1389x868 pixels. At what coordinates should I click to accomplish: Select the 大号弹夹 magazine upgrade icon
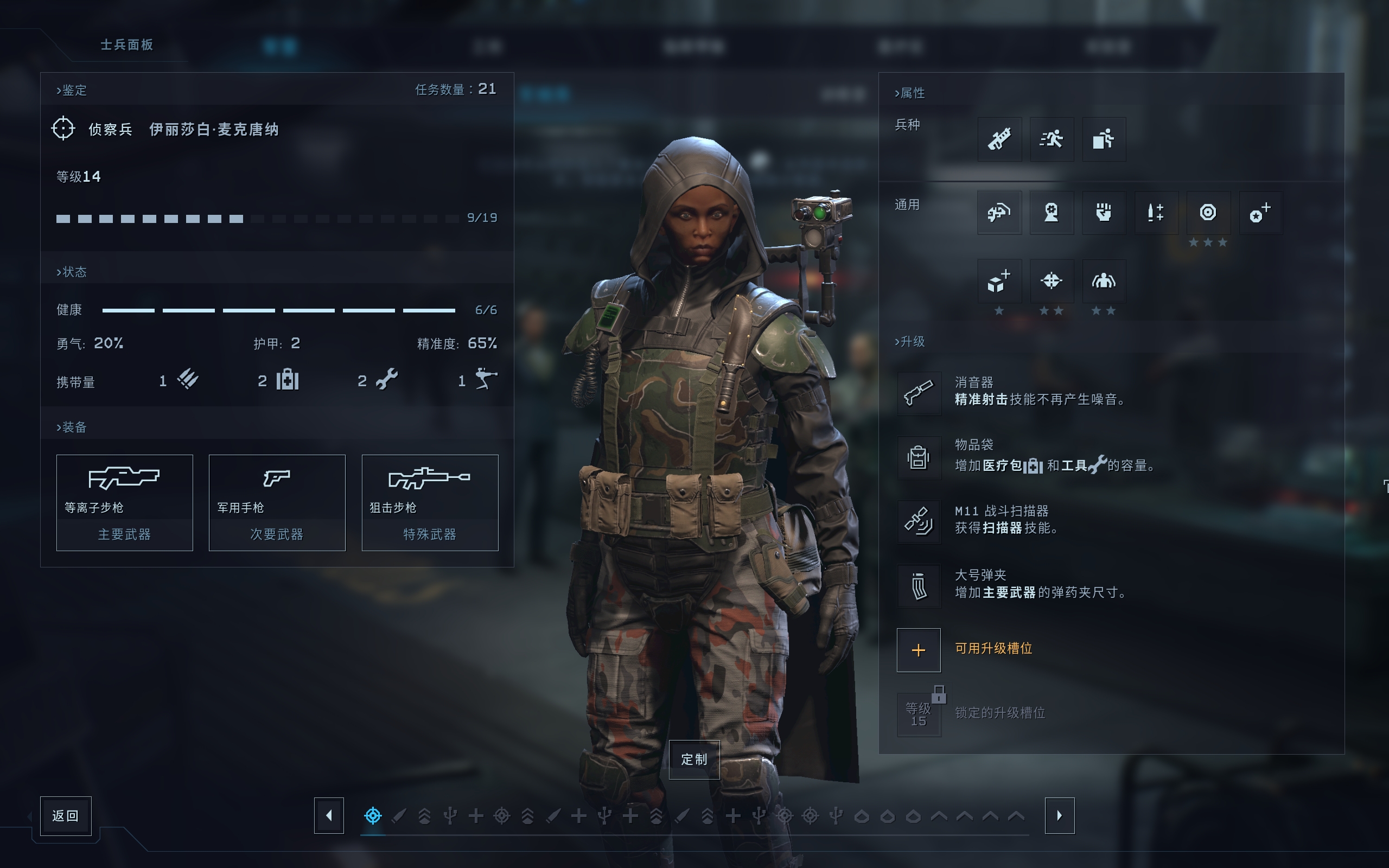point(919,586)
